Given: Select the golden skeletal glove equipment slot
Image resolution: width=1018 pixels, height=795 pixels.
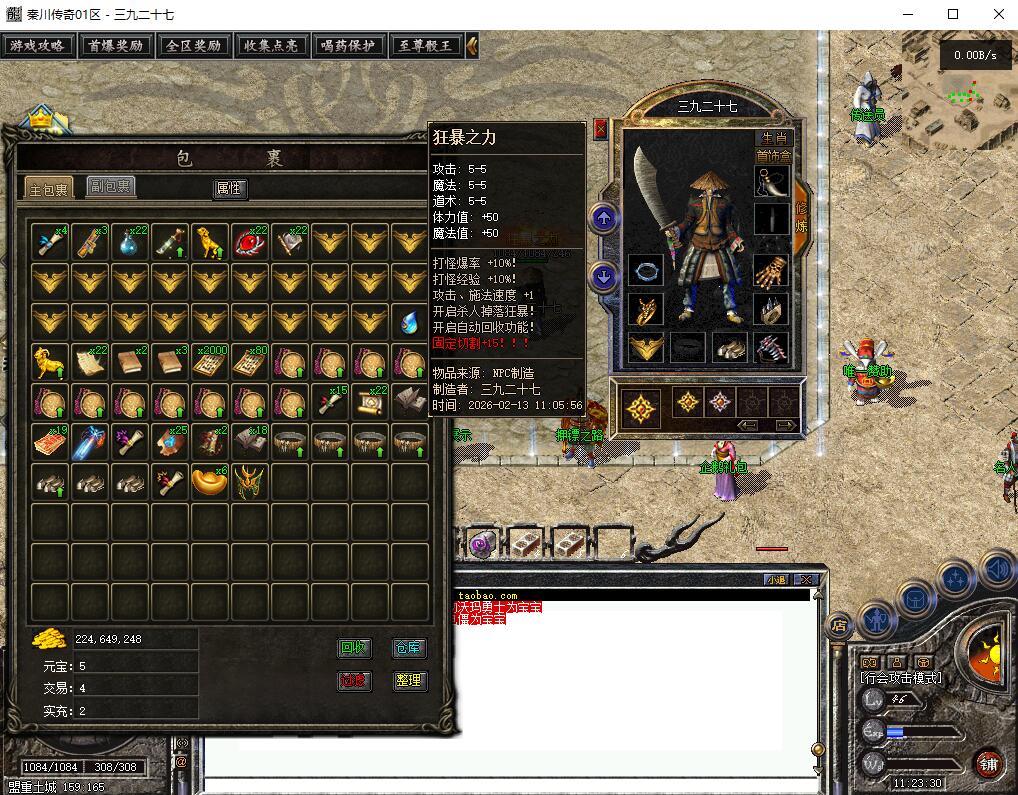Looking at the screenshot, I should click(x=771, y=272).
